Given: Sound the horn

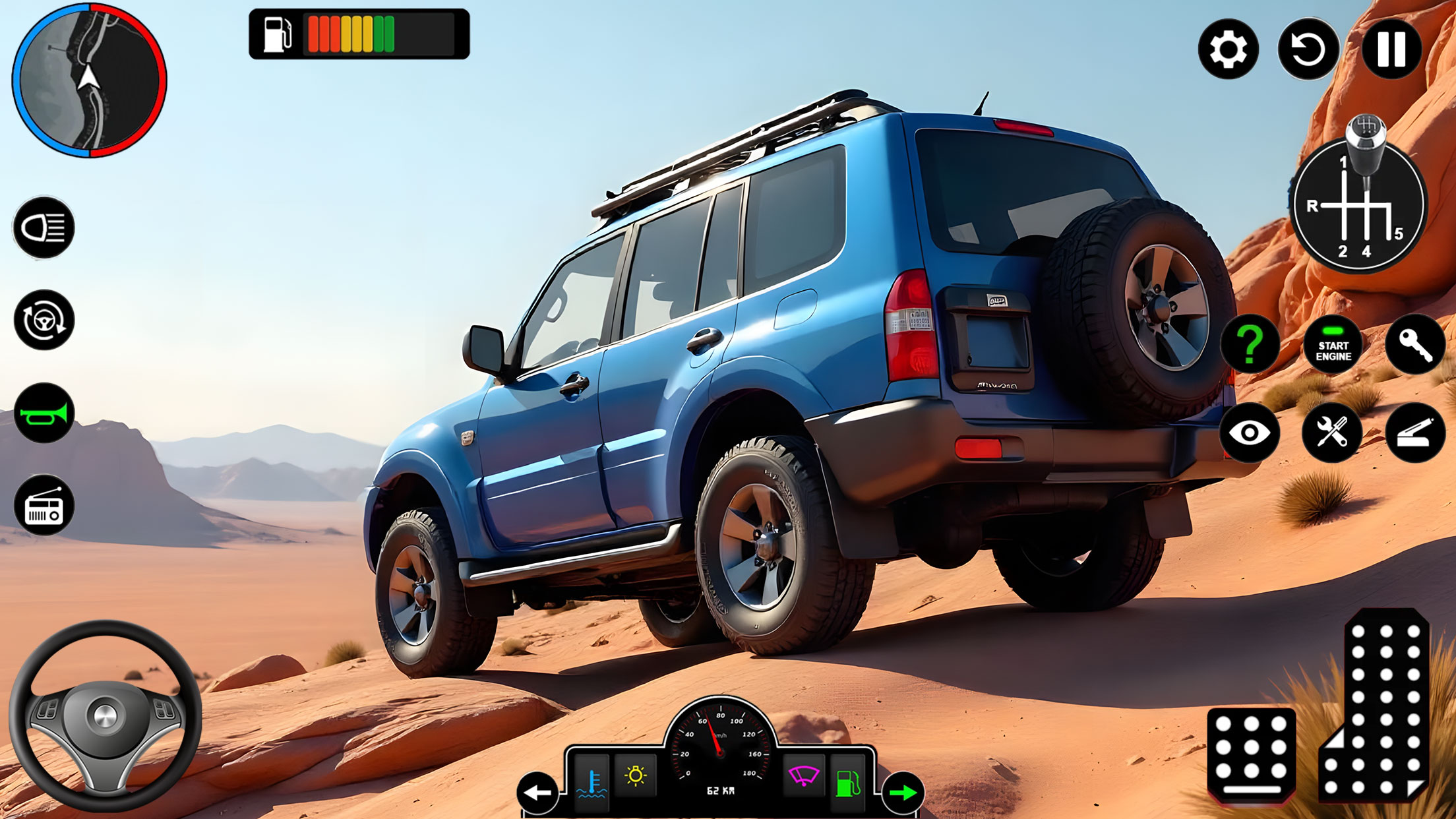Looking at the screenshot, I should pos(44,414).
